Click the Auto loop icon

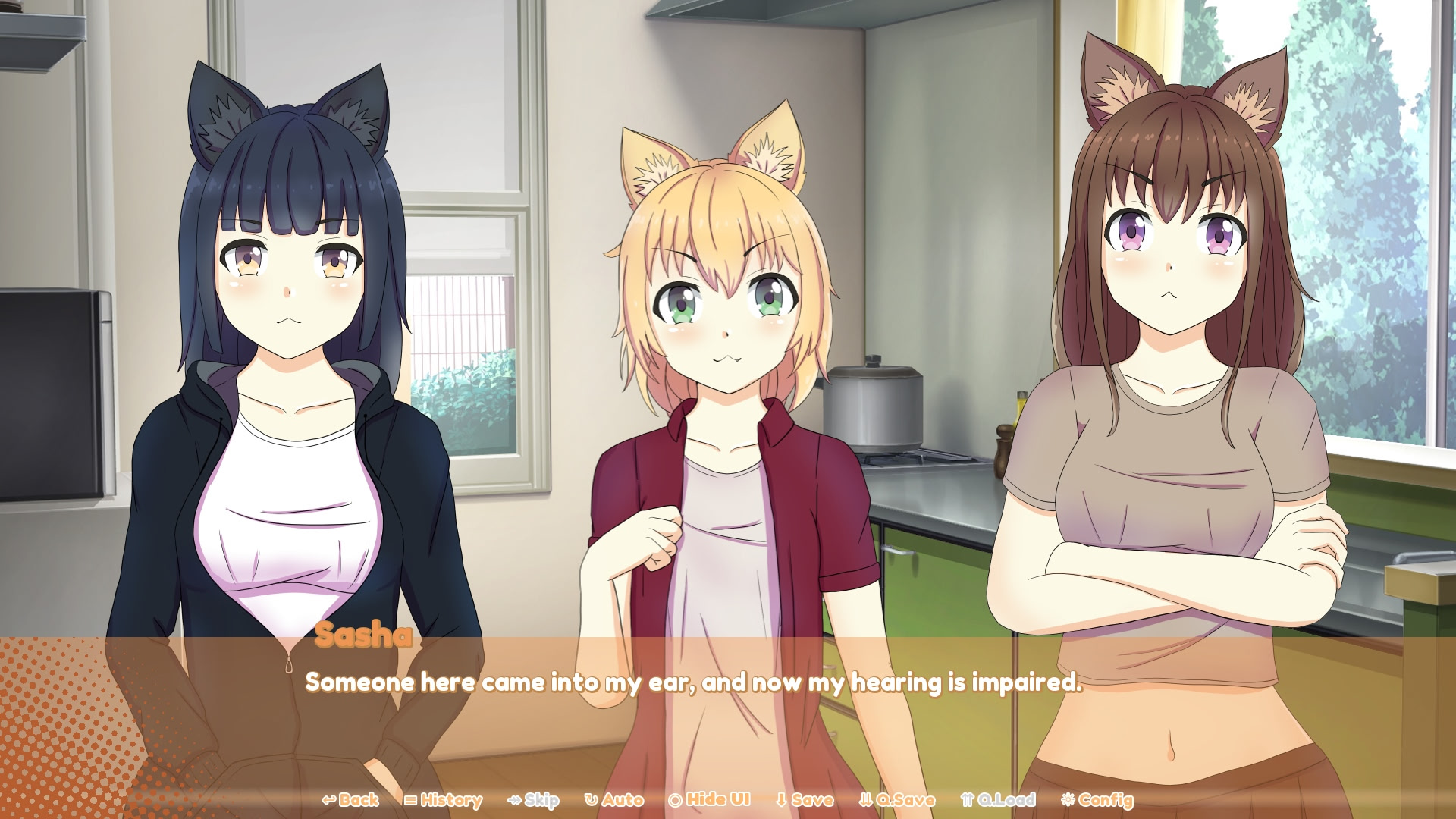point(591,799)
